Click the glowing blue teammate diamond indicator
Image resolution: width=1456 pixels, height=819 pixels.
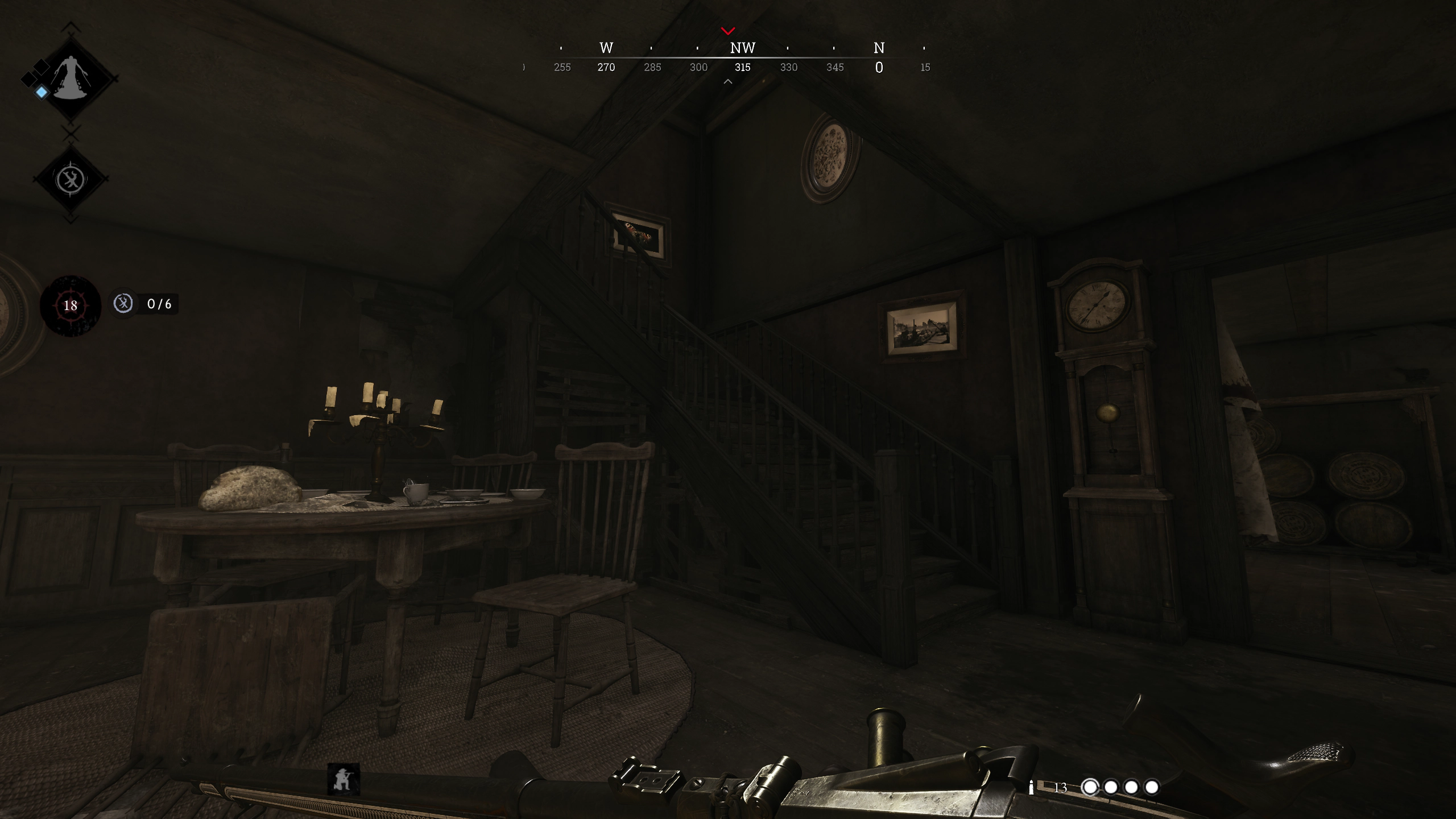tap(42, 92)
